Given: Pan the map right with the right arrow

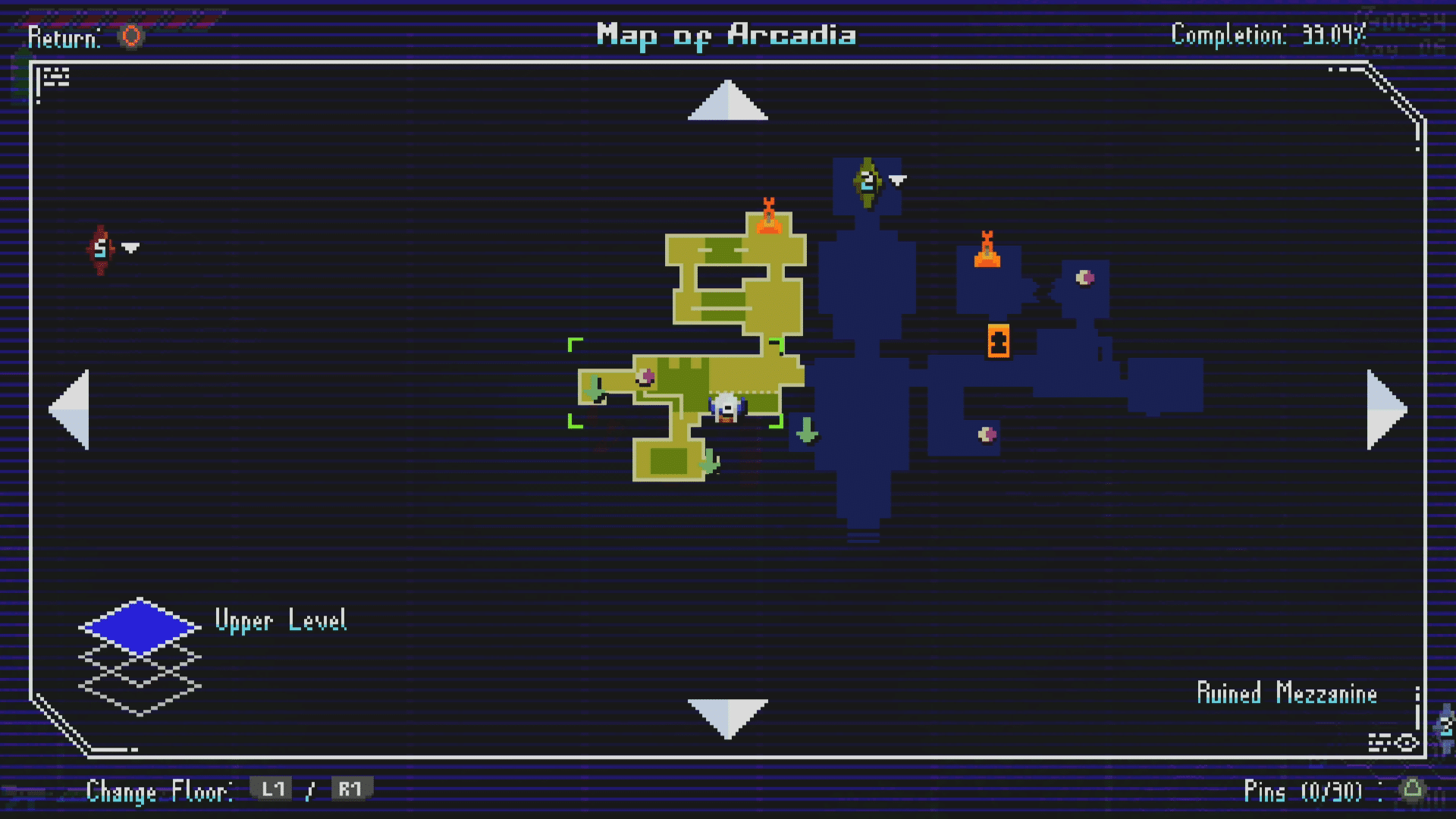Looking at the screenshot, I should [1386, 409].
